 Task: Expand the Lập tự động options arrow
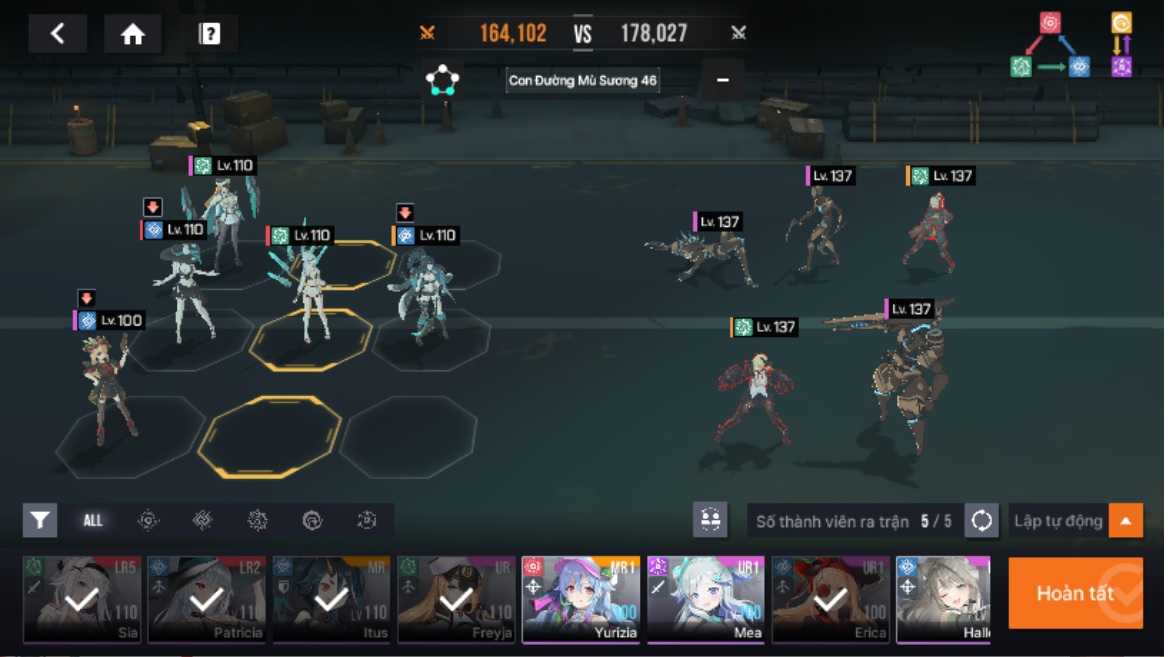pos(1126,520)
